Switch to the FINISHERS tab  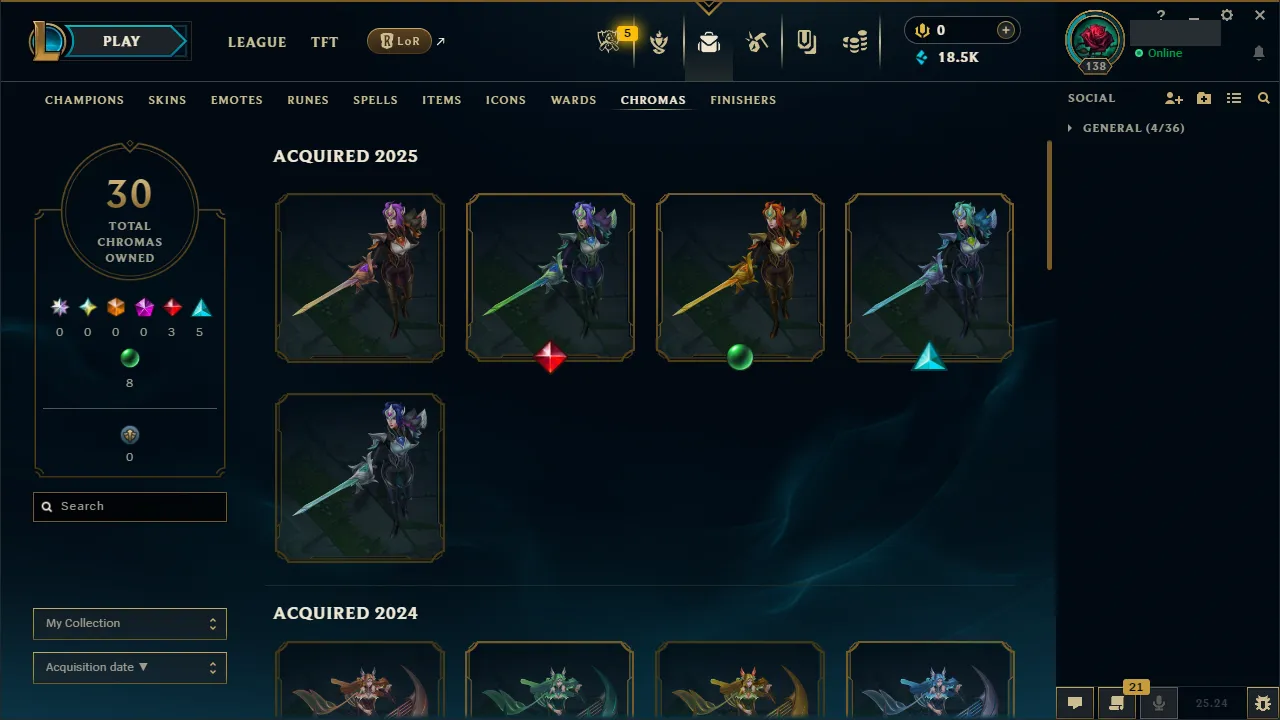[743, 100]
